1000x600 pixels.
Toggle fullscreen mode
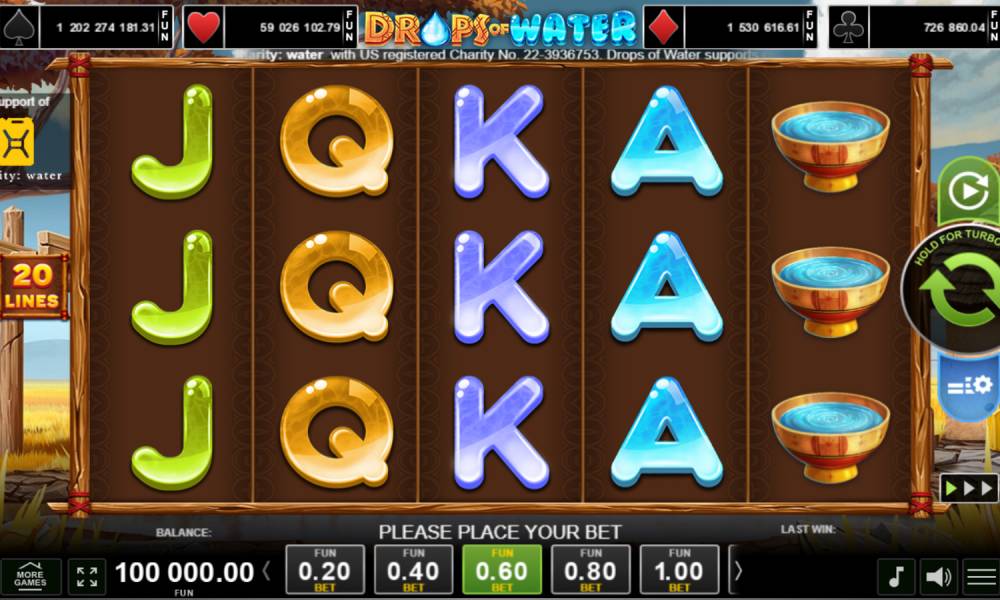click(88, 577)
